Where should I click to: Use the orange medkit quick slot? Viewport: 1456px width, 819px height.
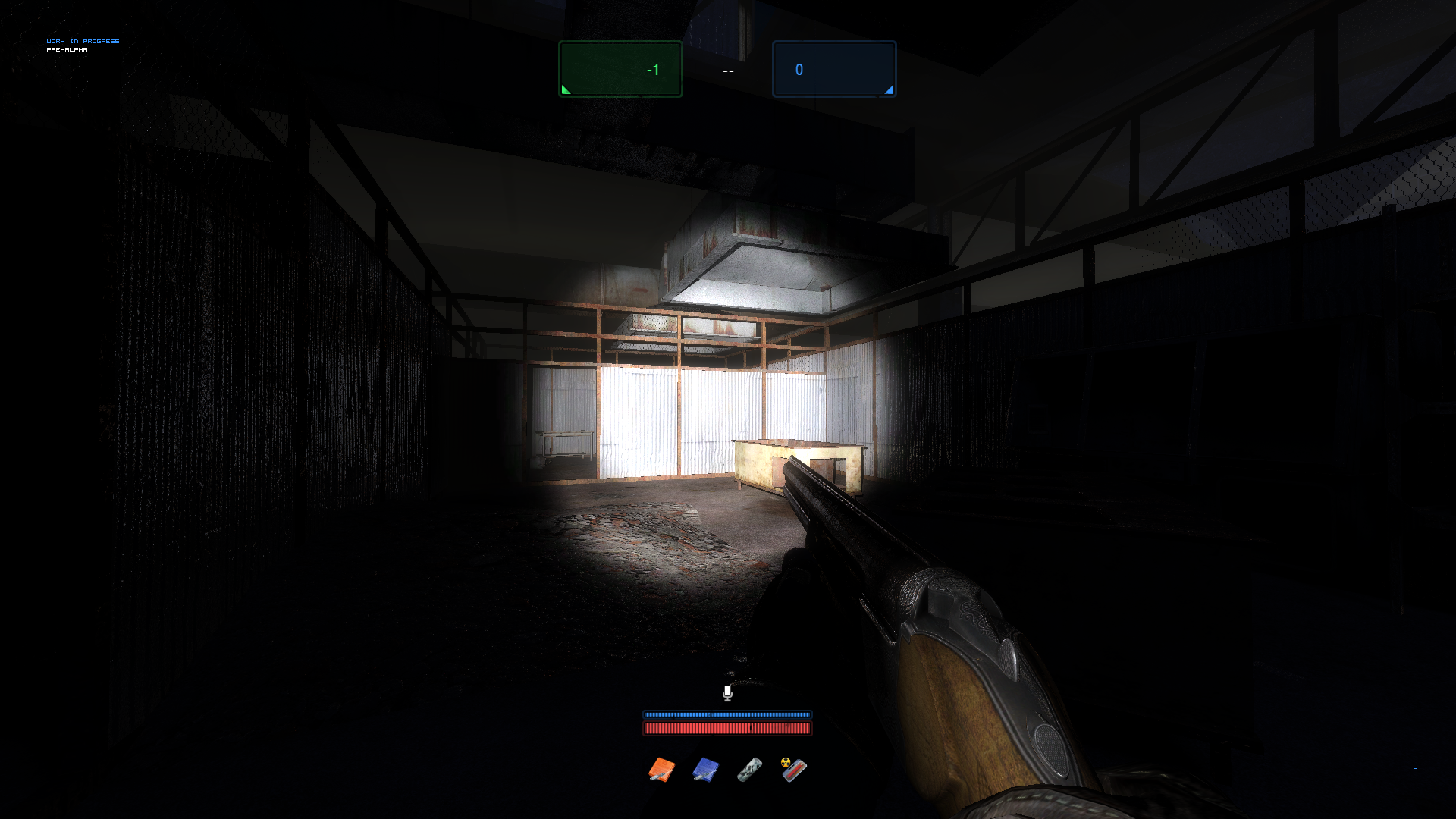(x=661, y=770)
